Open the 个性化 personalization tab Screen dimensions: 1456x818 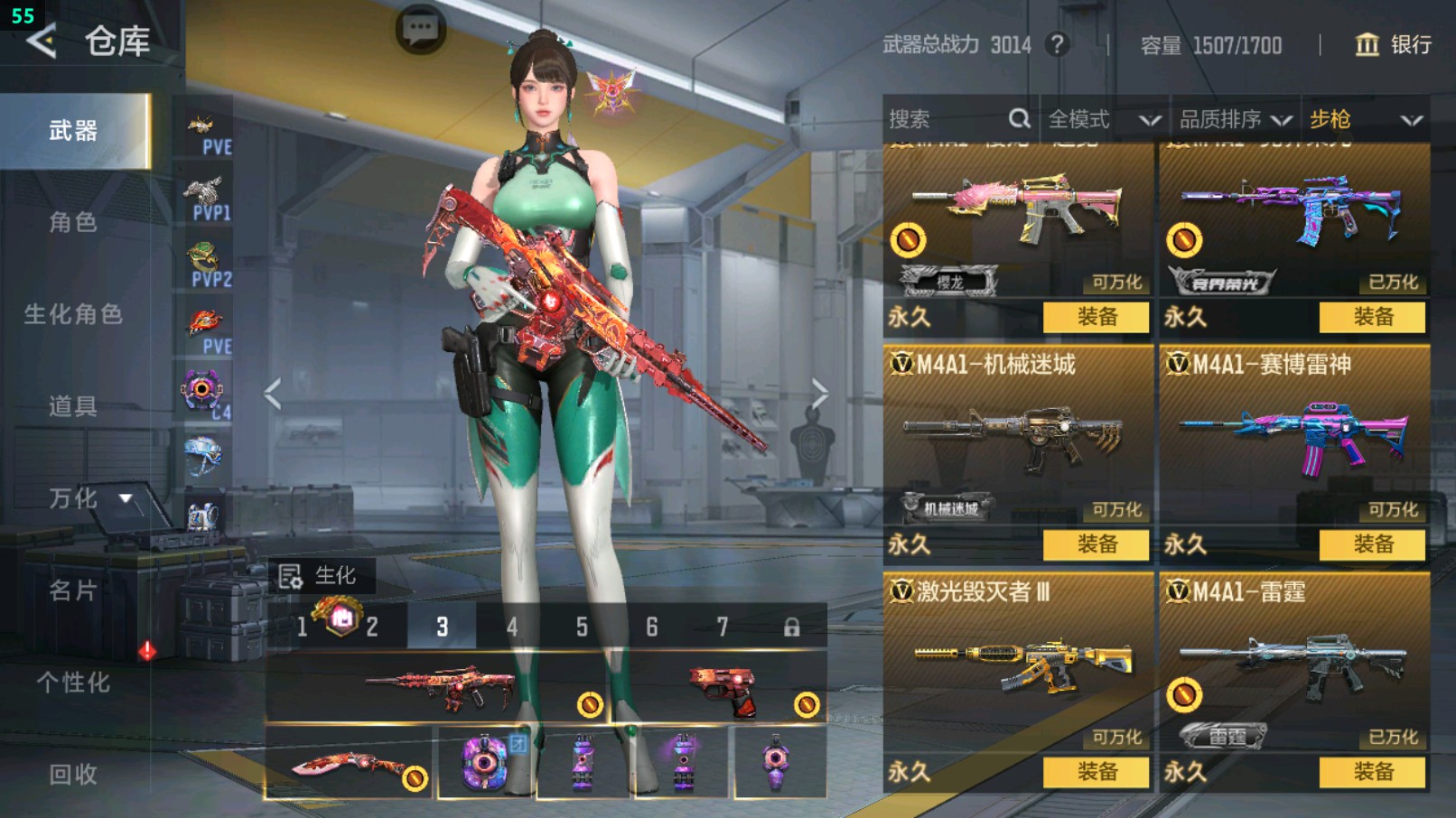(x=73, y=683)
